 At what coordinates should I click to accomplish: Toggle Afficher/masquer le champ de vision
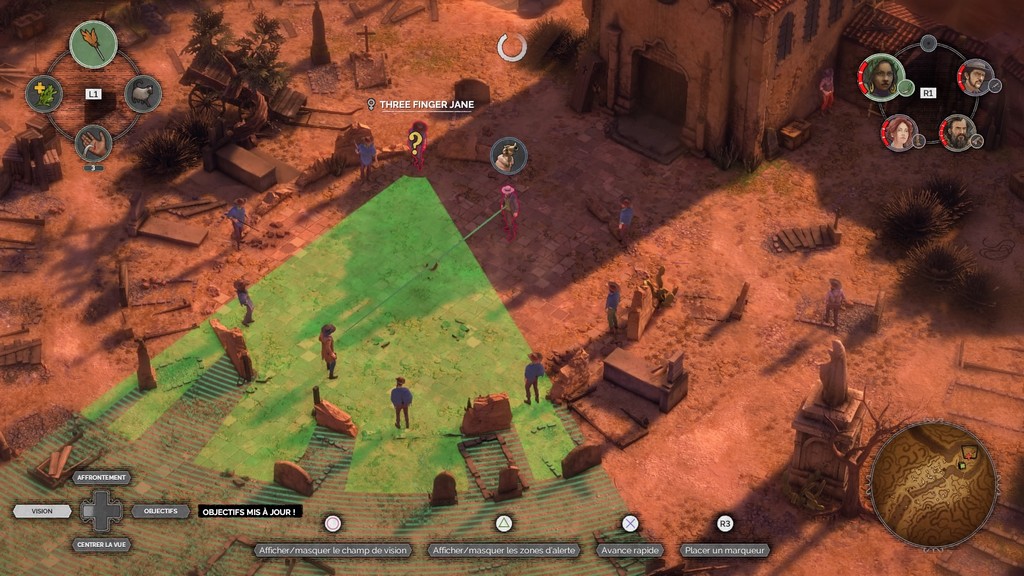click(x=333, y=550)
